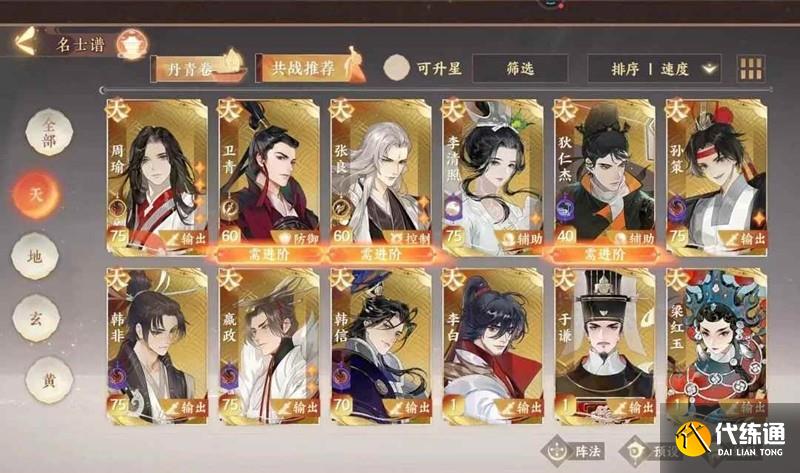Open the 筛选 filter
This screenshot has height=473, width=800.
[x=520, y=68]
